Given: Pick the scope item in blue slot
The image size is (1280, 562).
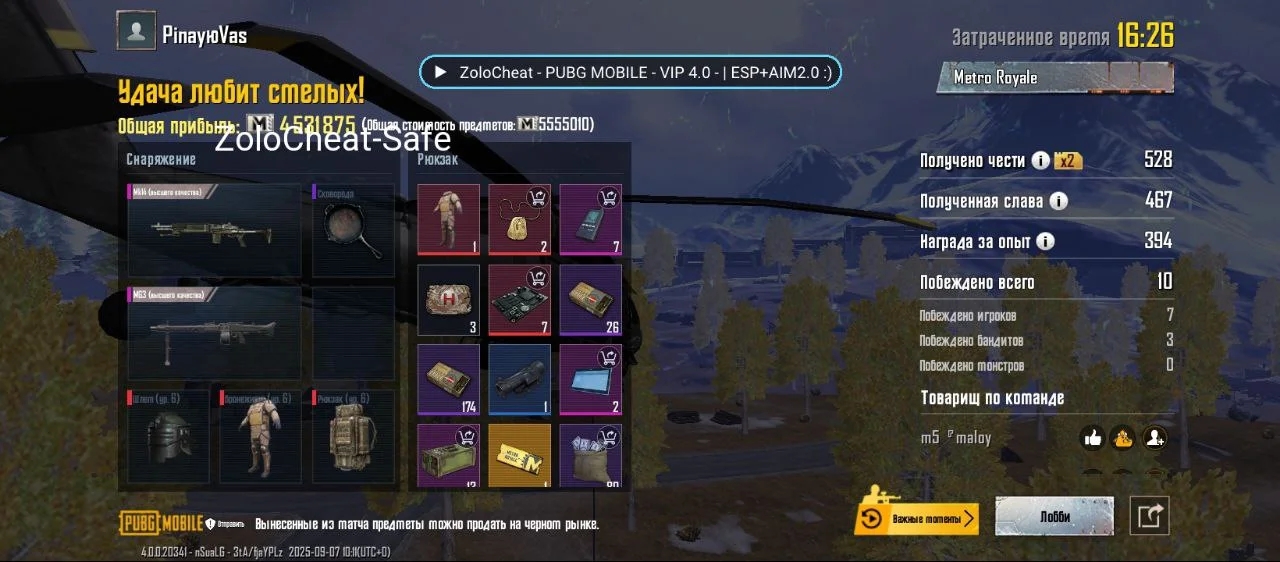Looking at the screenshot, I should coord(519,380).
